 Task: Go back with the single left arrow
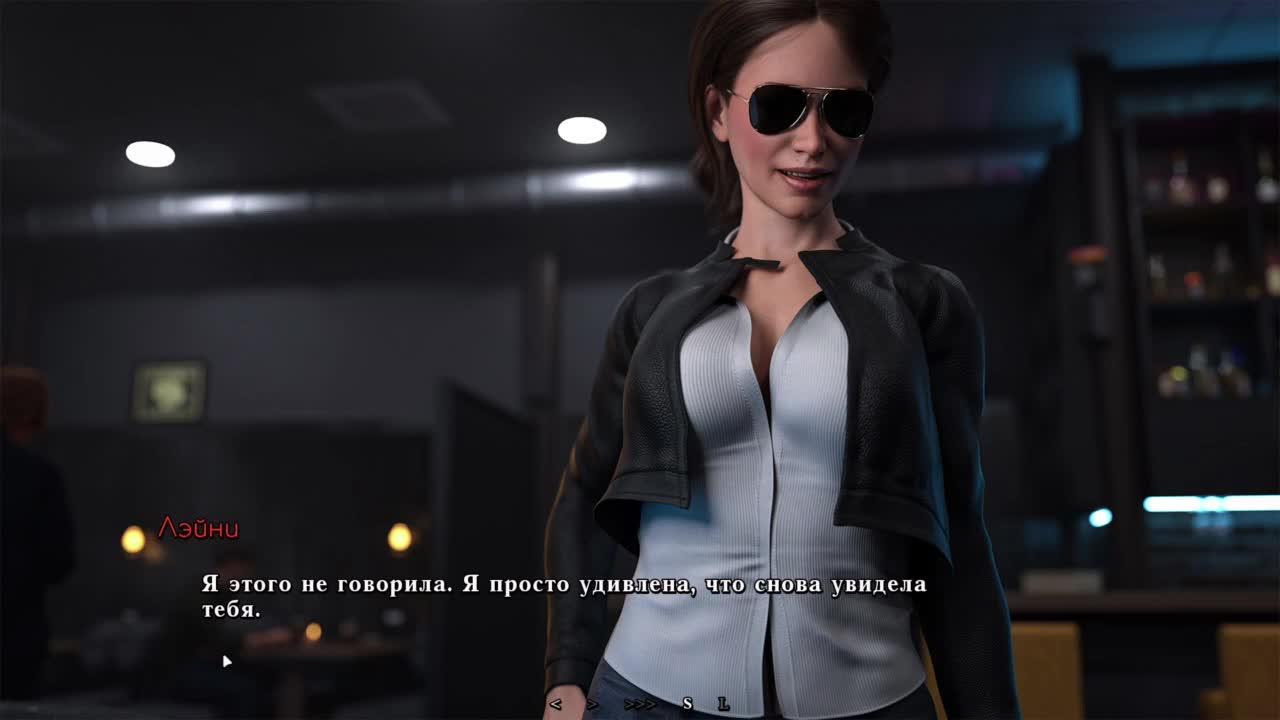(556, 704)
